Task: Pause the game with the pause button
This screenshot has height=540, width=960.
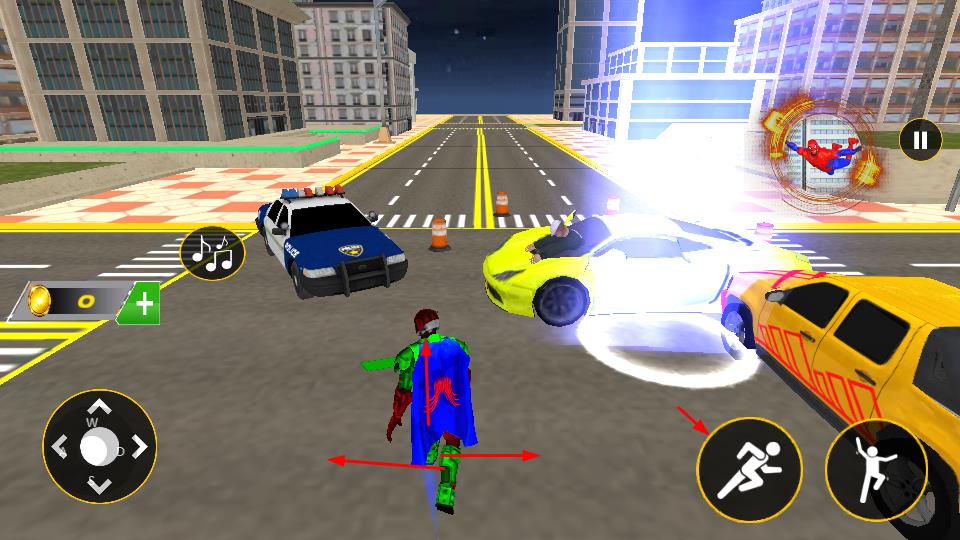Action: pyautogui.click(x=920, y=140)
